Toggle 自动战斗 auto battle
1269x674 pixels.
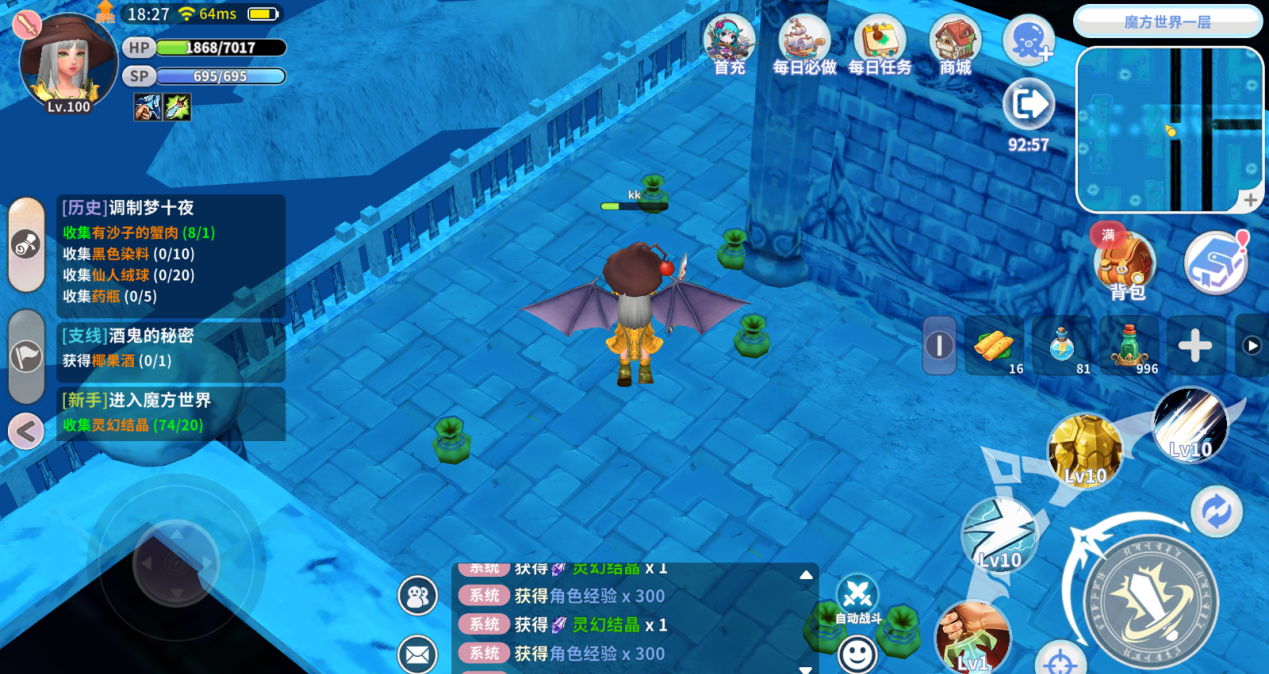(858, 598)
